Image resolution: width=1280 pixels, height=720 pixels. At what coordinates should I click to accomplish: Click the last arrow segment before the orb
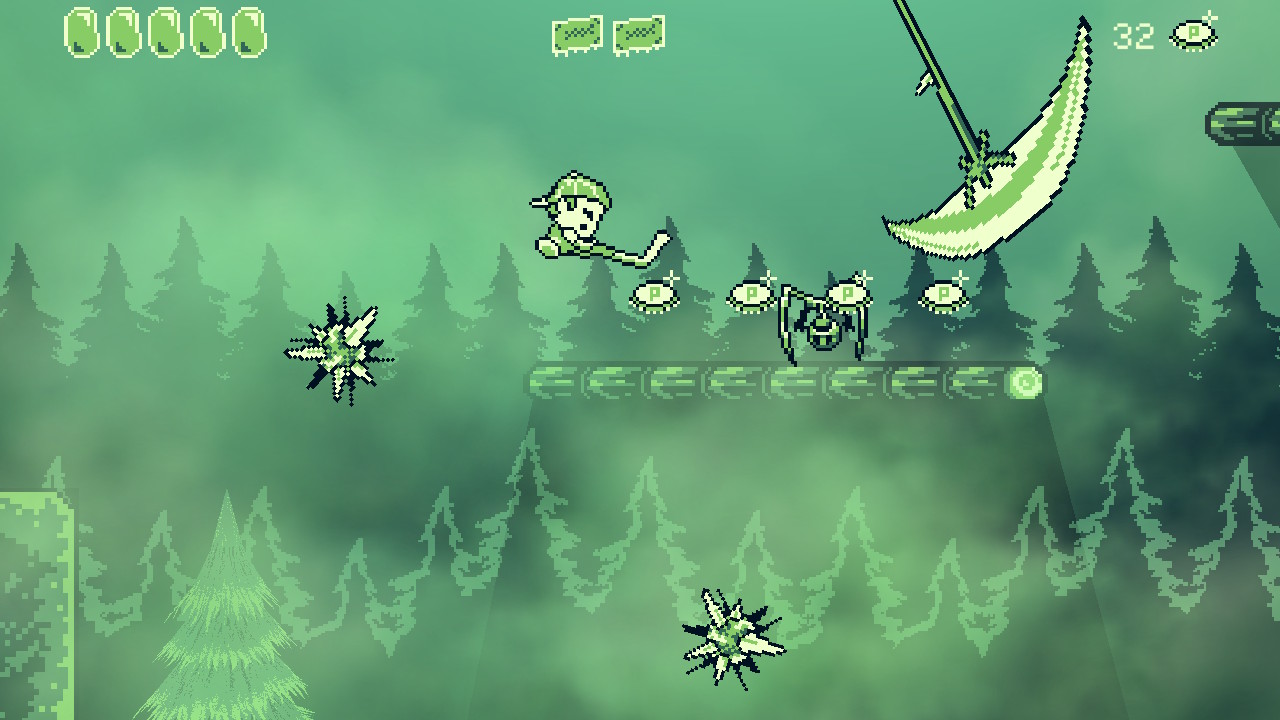[972, 382]
